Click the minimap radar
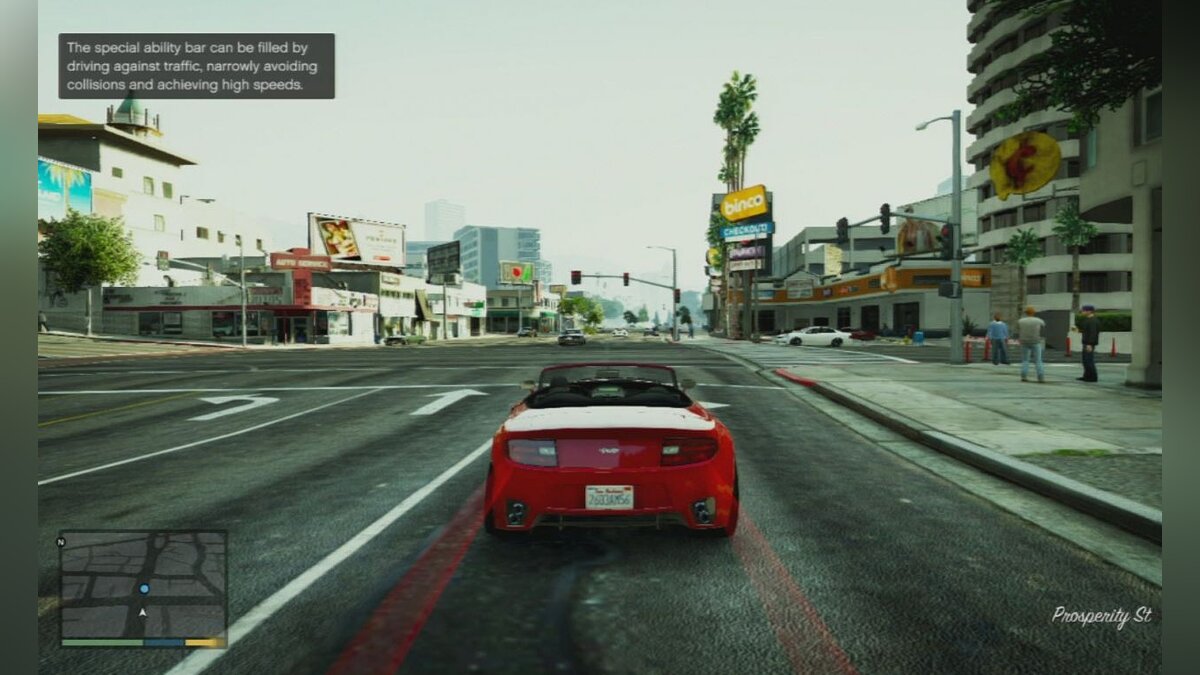The height and width of the screenshot is (675, 1200). click(x=143, y=583)
